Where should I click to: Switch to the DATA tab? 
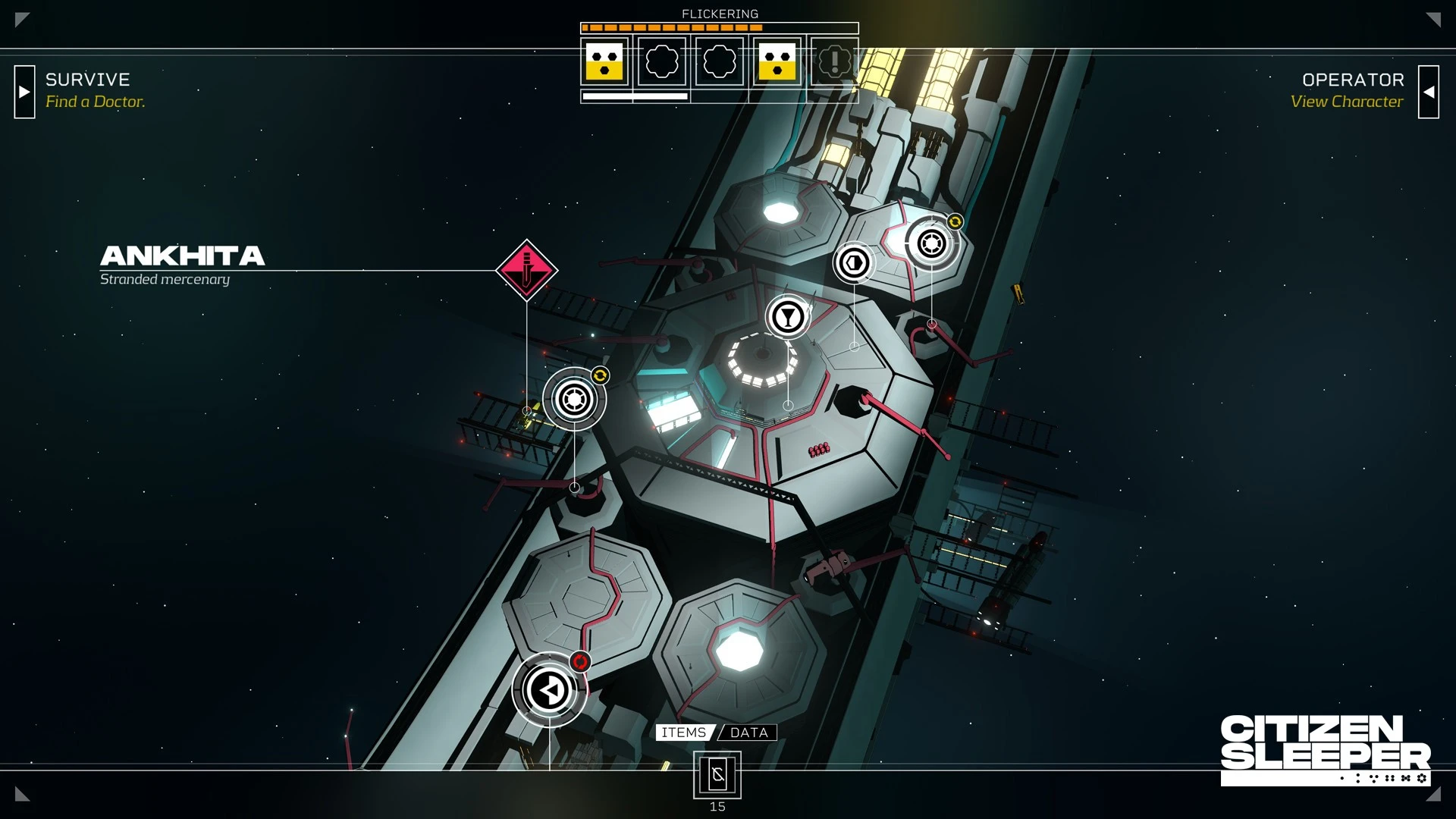[748, 733]
